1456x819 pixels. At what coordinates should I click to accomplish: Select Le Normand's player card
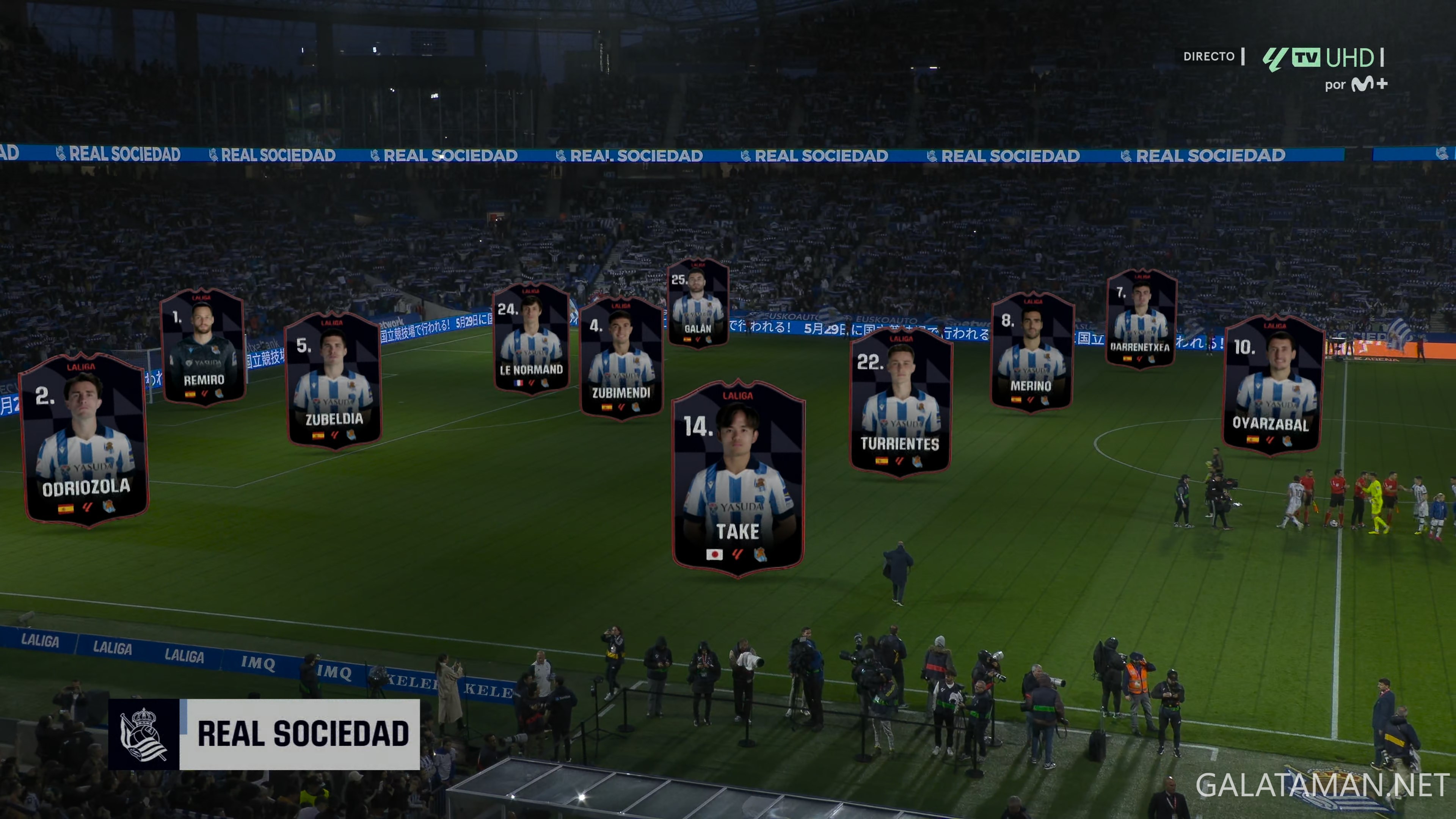tap(531, 339)
